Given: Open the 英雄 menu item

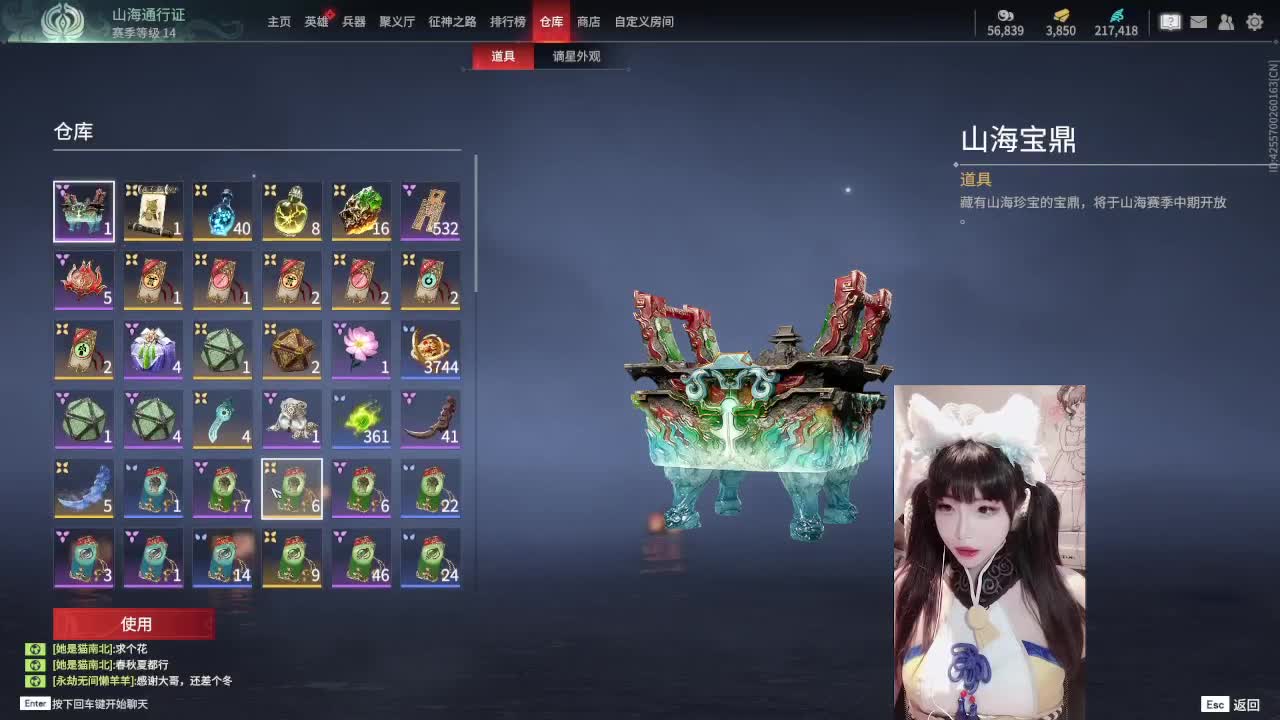Looking at the screenshot, I should tap(314, 21).
